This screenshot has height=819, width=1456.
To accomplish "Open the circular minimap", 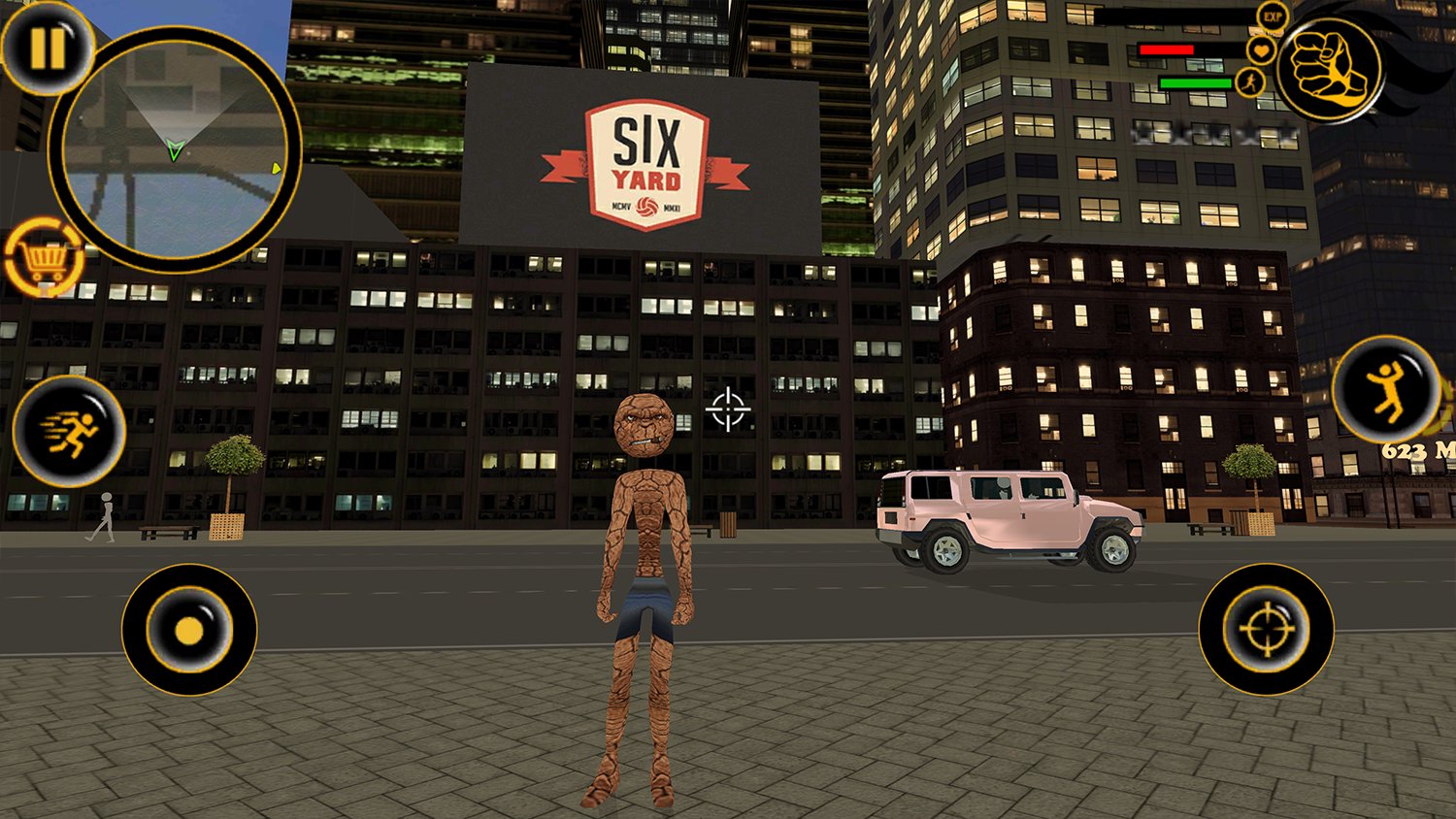I will pos(175,150).
